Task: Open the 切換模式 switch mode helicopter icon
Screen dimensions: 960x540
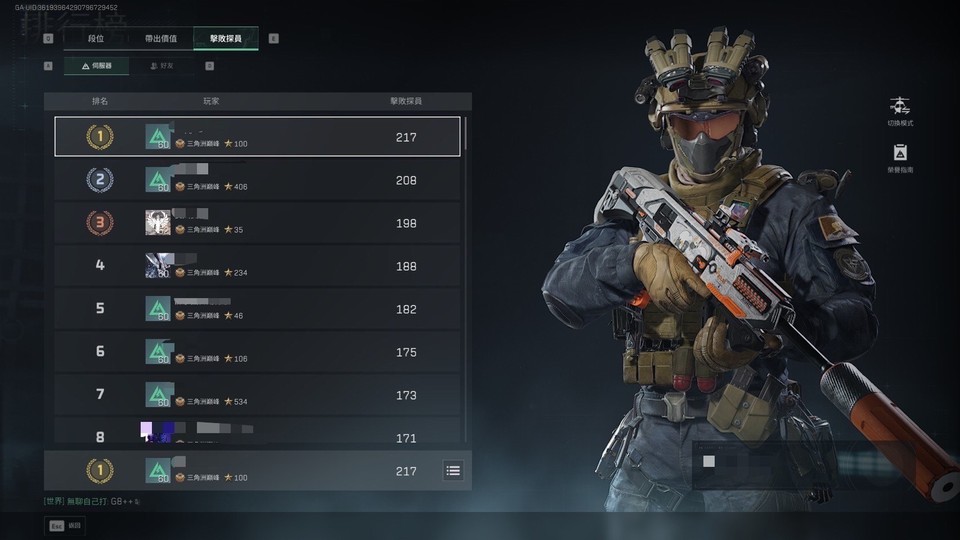Action: (x=900, y=106)
